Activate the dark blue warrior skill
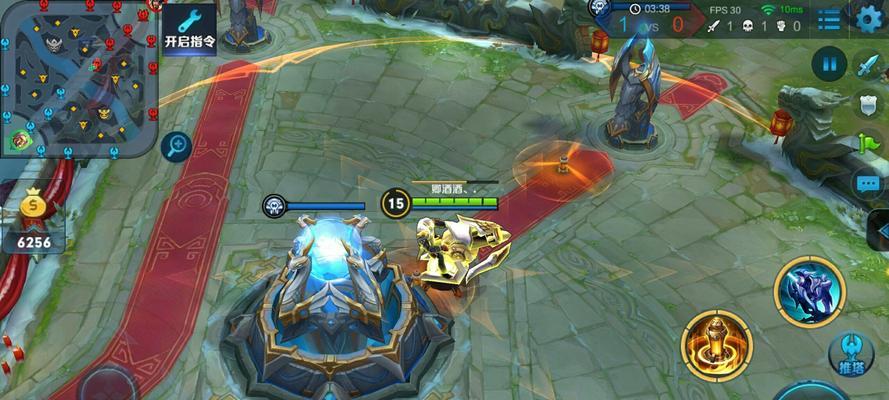This screenshot has width=889, height=400. click(x=810, y=292)
